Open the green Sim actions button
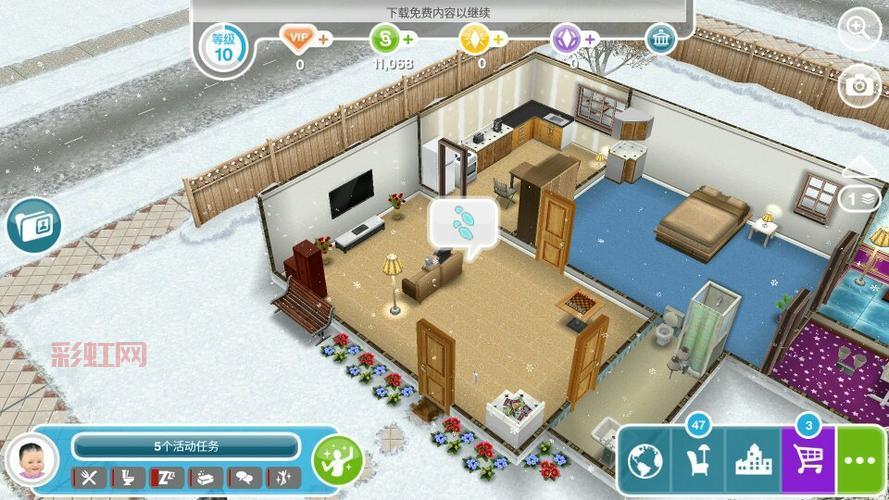Image resolution: width=889 pixels, height=500 pixels. pyautogui.click(x=337, y=461)
